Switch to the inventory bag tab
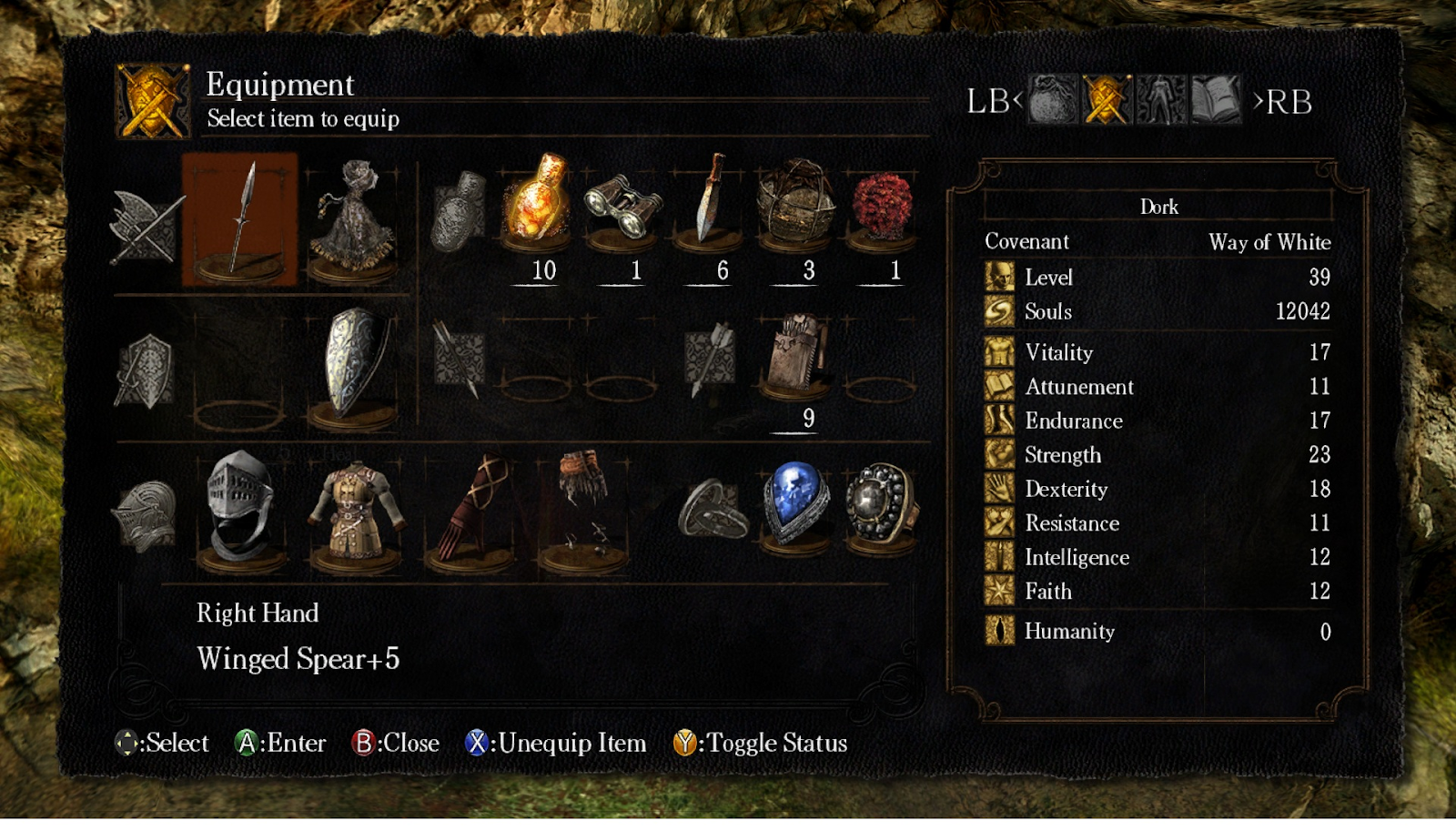The height and width of the screenshot is (831, 1456). [x=1052, y=100]
